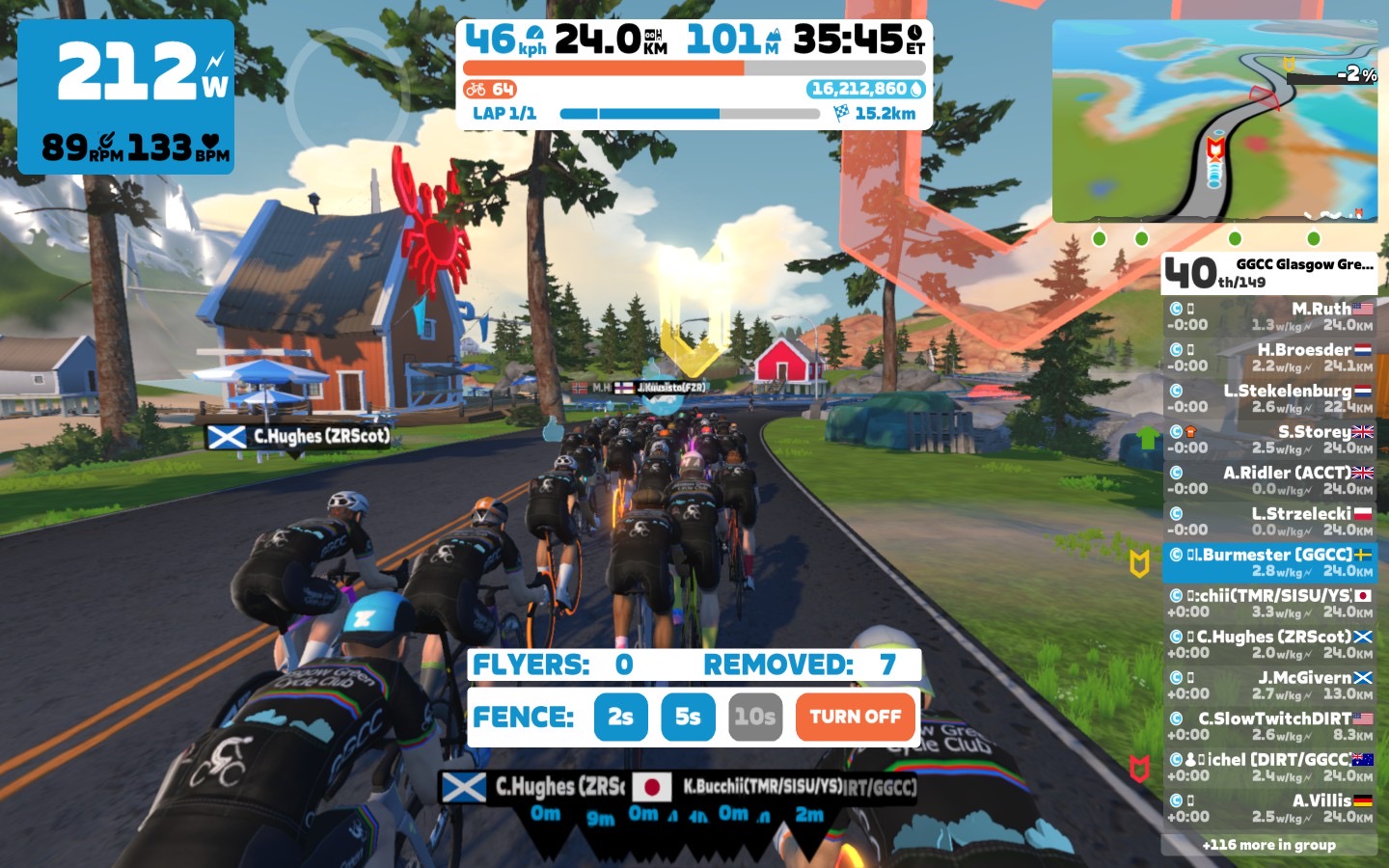This screenshot has width=1389, height=868.
Task: Set the fence to 2s
Action: (x=620, y=717)
